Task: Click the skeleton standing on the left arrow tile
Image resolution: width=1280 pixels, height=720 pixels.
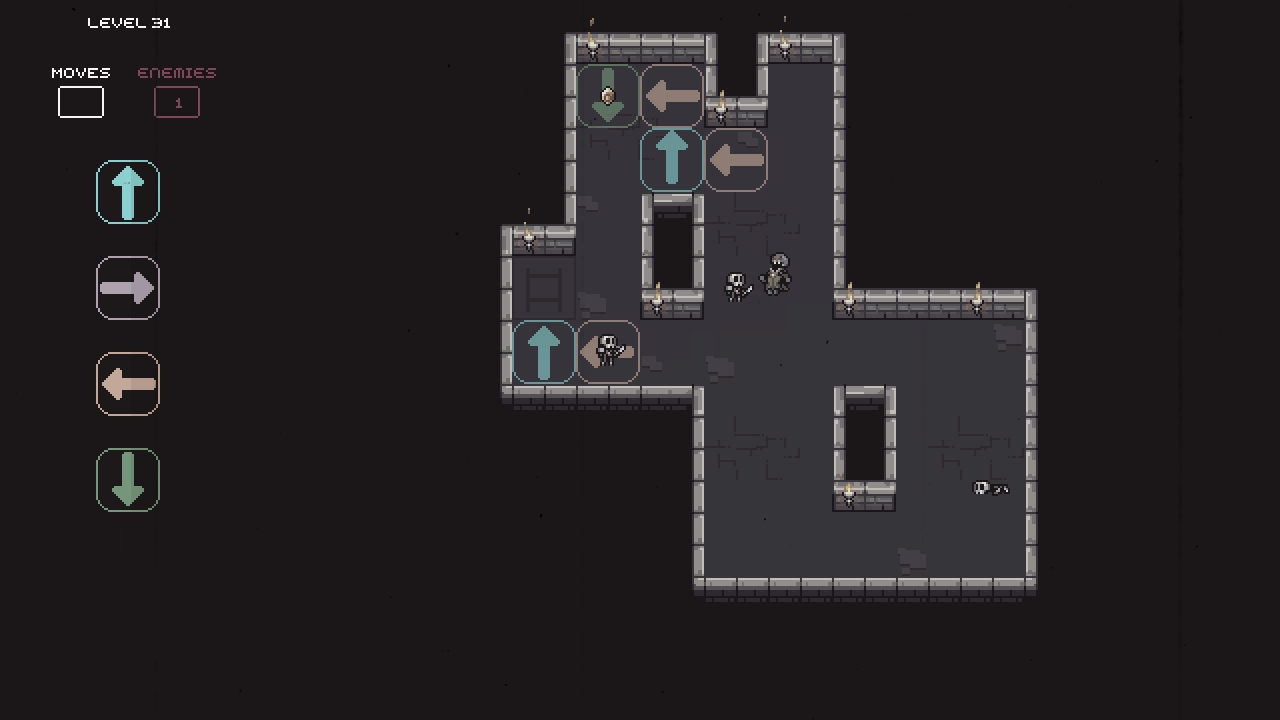Action: (607, 350)
